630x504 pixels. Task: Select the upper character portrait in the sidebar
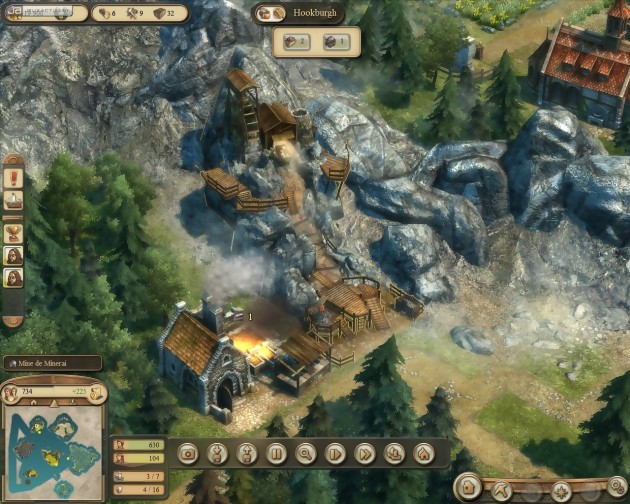(x=13, y=255)
